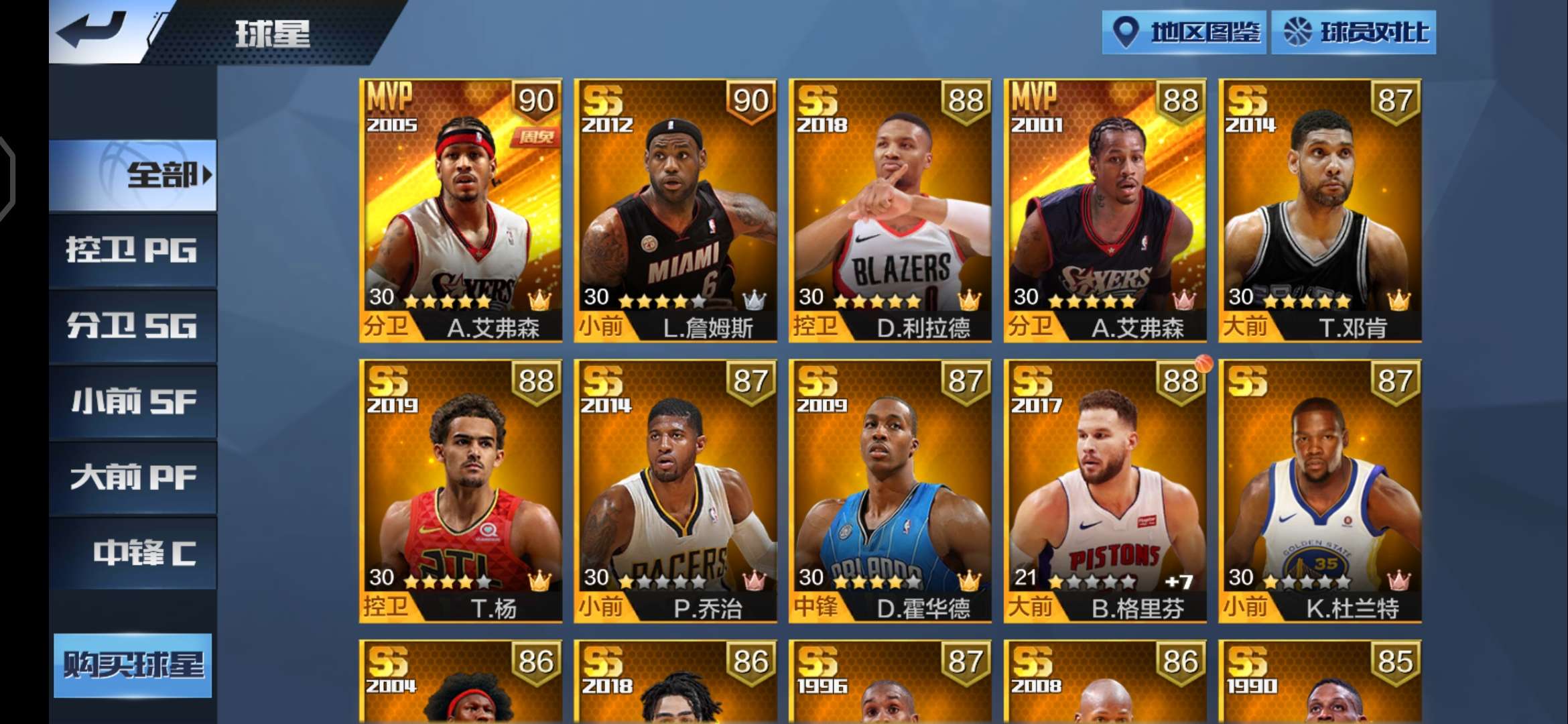The image size is (1568, 724).
Task: Click the back arrow to exit star list
Action: click(90, 28)
